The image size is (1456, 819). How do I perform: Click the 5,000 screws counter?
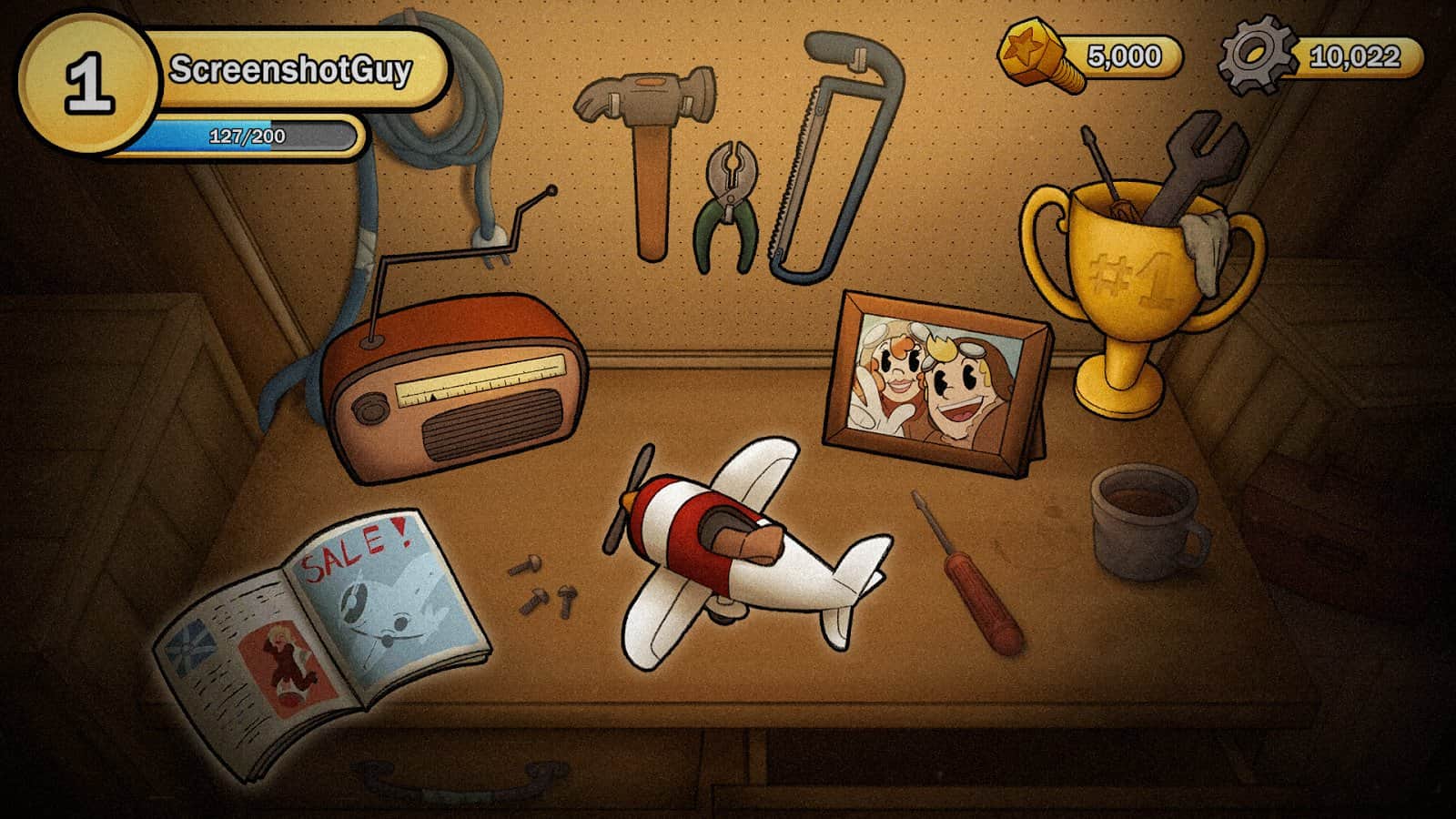pos(1119,56)
